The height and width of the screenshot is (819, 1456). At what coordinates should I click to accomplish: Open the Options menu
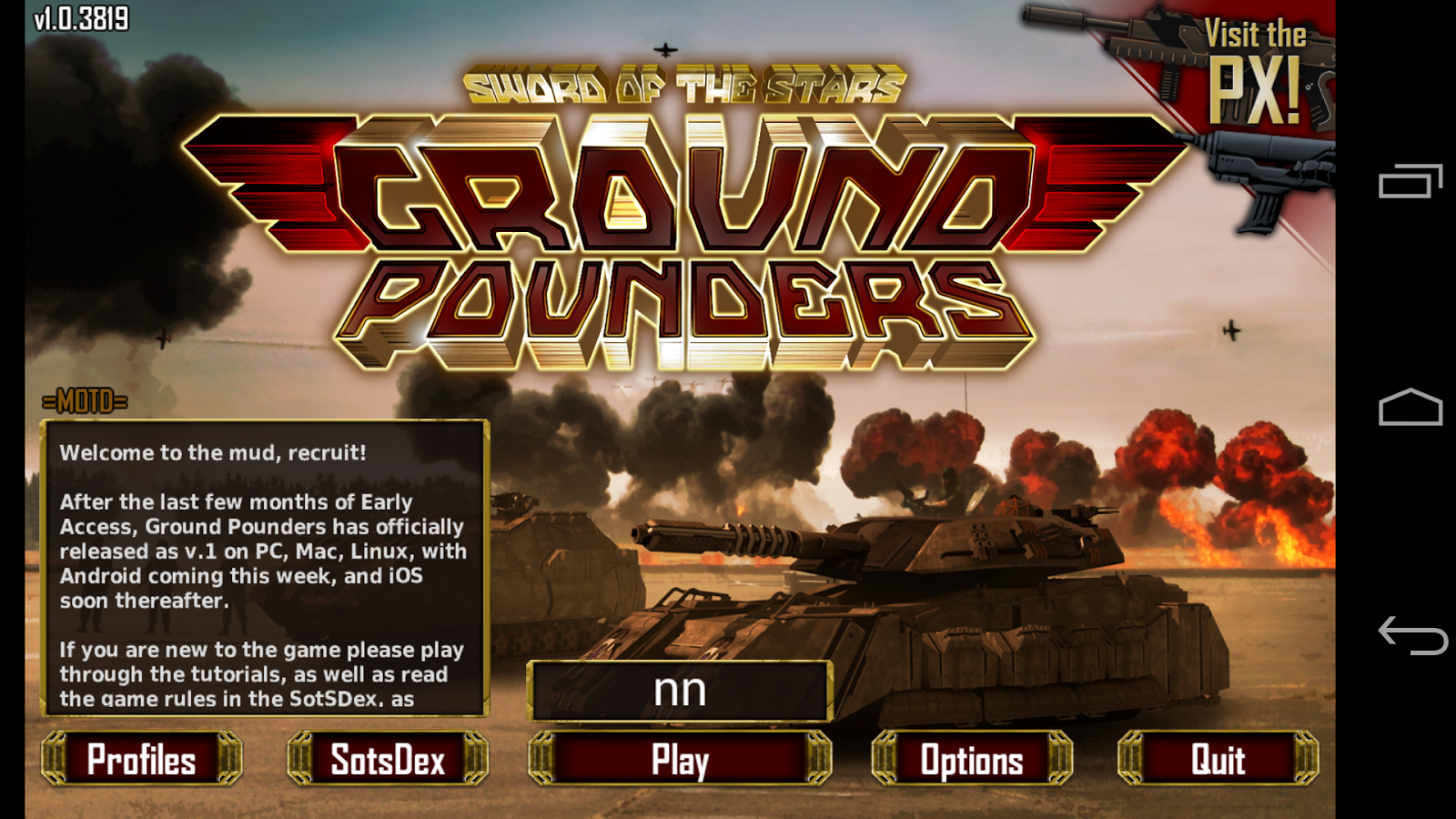click(x=971, y=758)
